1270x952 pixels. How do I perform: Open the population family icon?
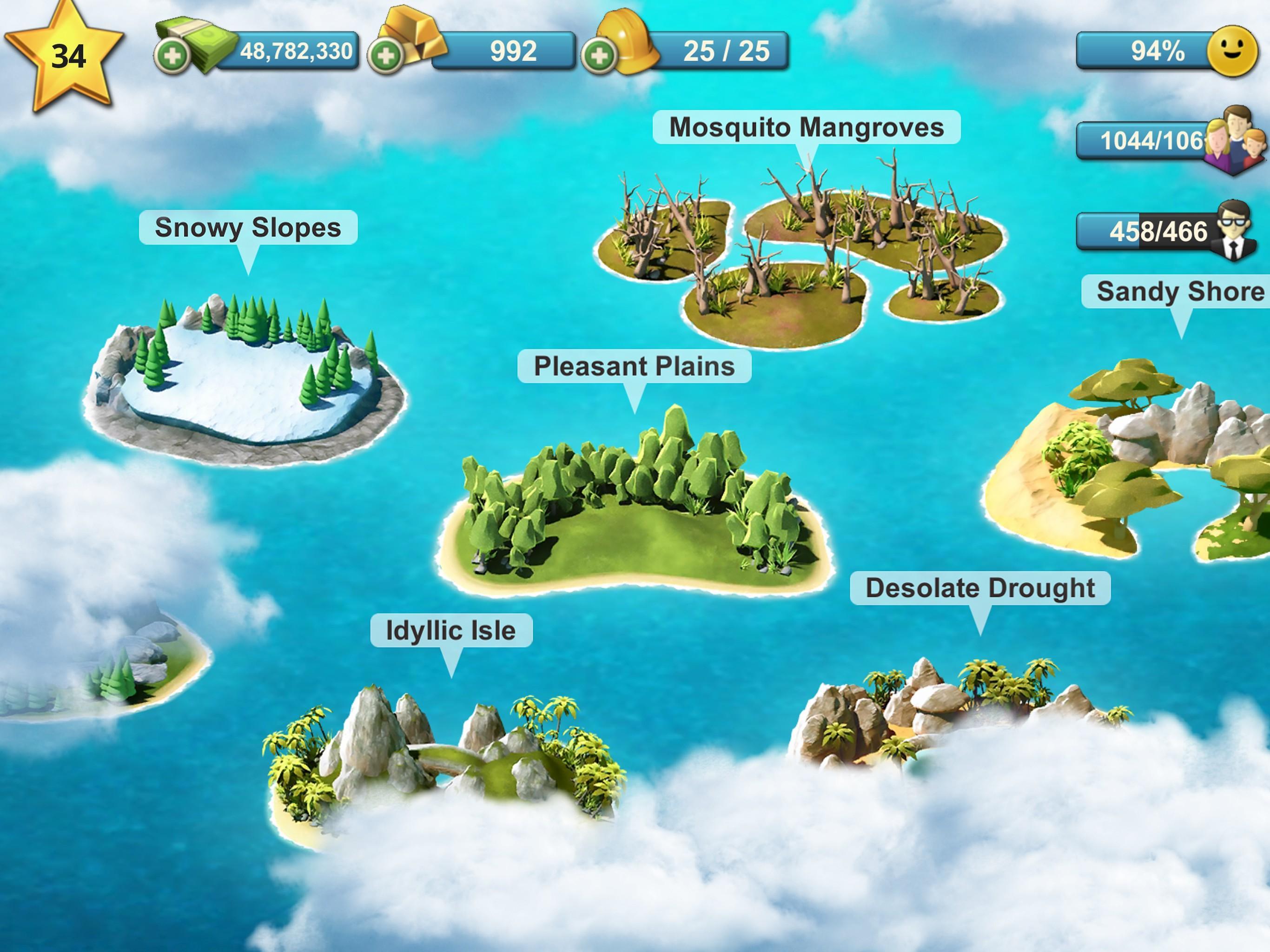coord(1234,141)
